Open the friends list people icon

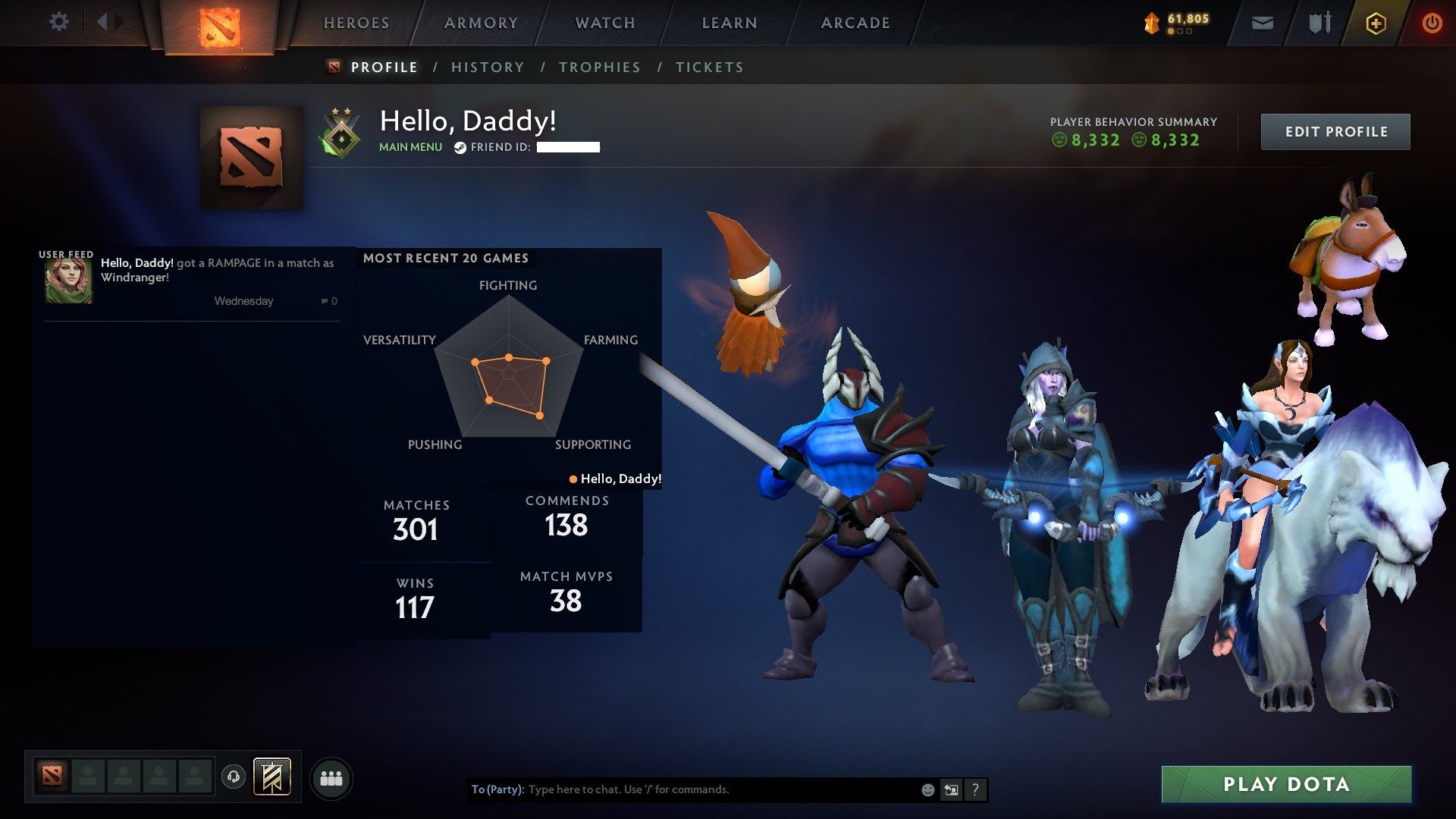click(330, 777)
